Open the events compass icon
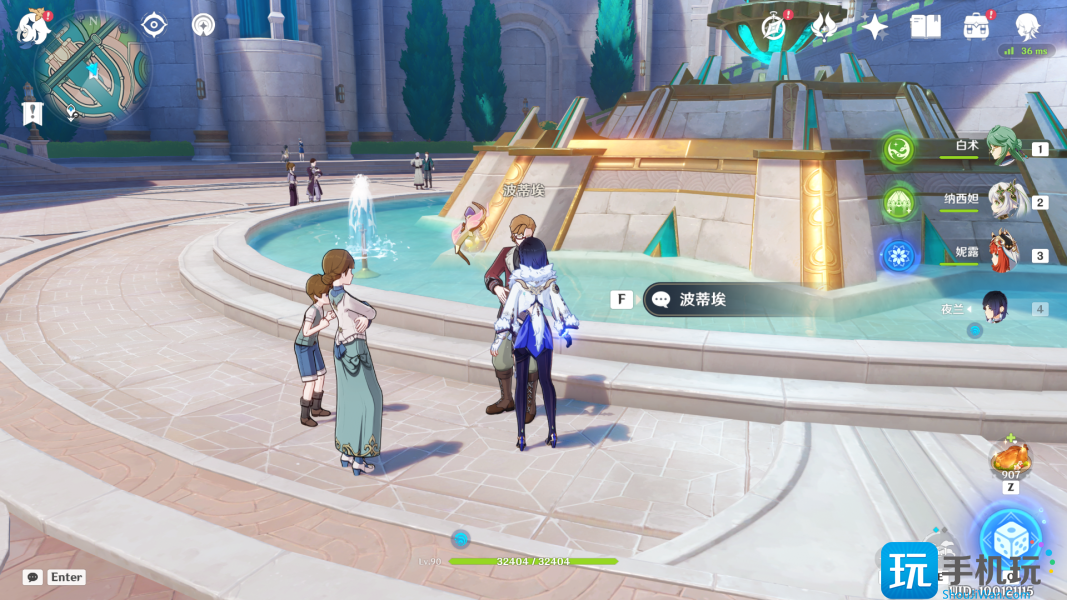 click(x=773, y=26)
